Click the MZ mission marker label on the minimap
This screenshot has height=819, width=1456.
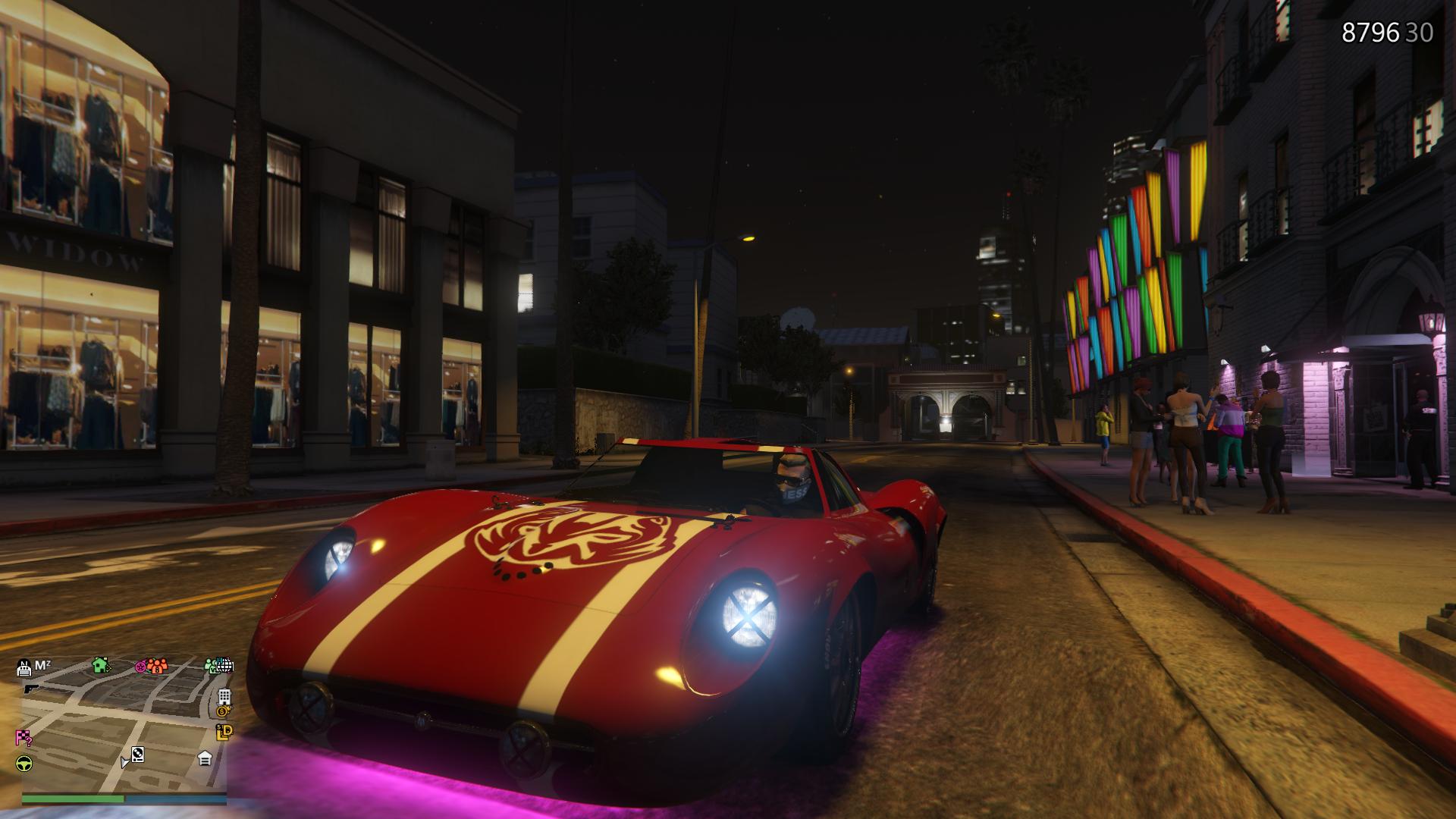(x=42, y=665)
